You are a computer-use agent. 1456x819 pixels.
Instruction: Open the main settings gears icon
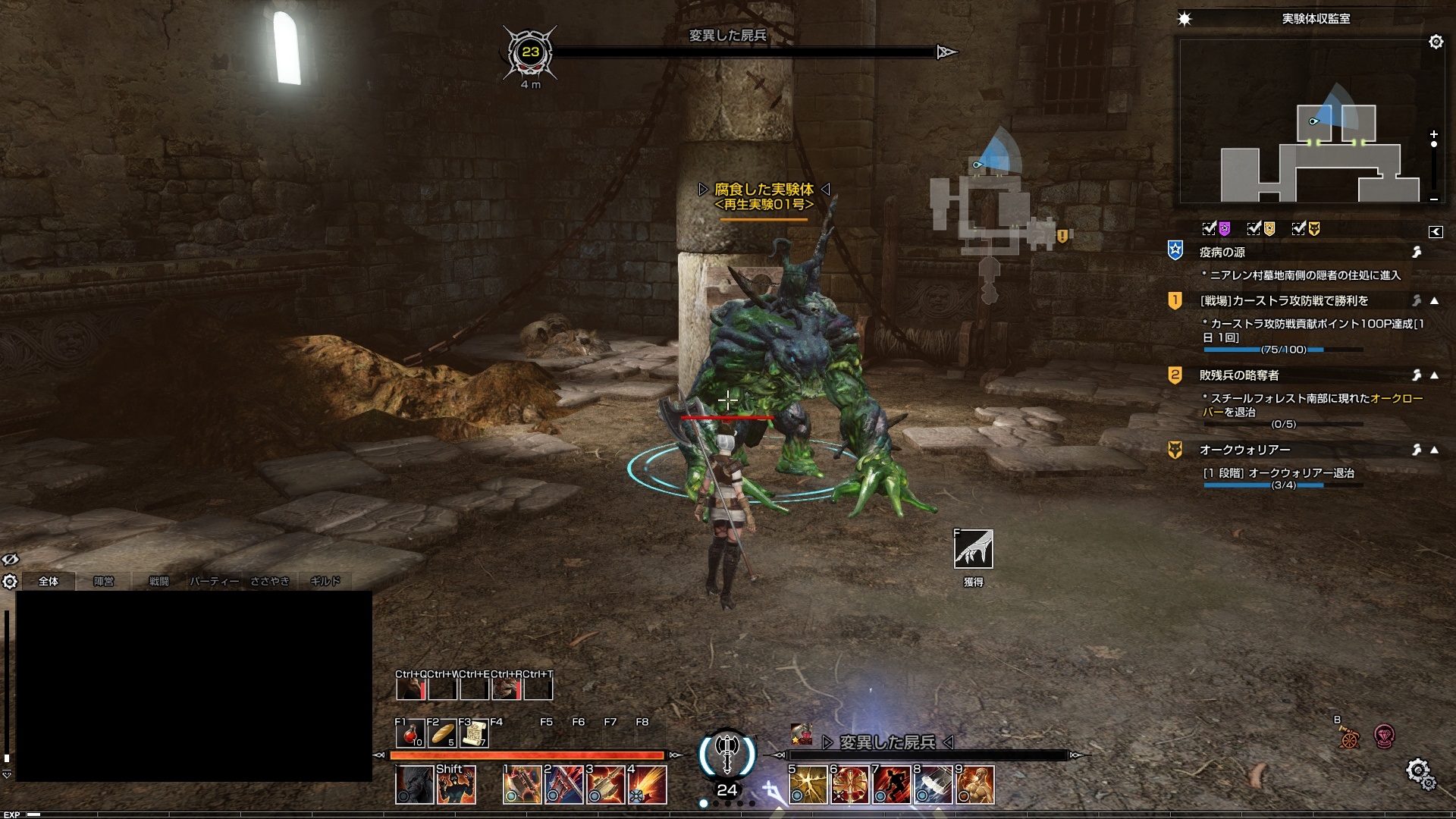coord(1419,773)
